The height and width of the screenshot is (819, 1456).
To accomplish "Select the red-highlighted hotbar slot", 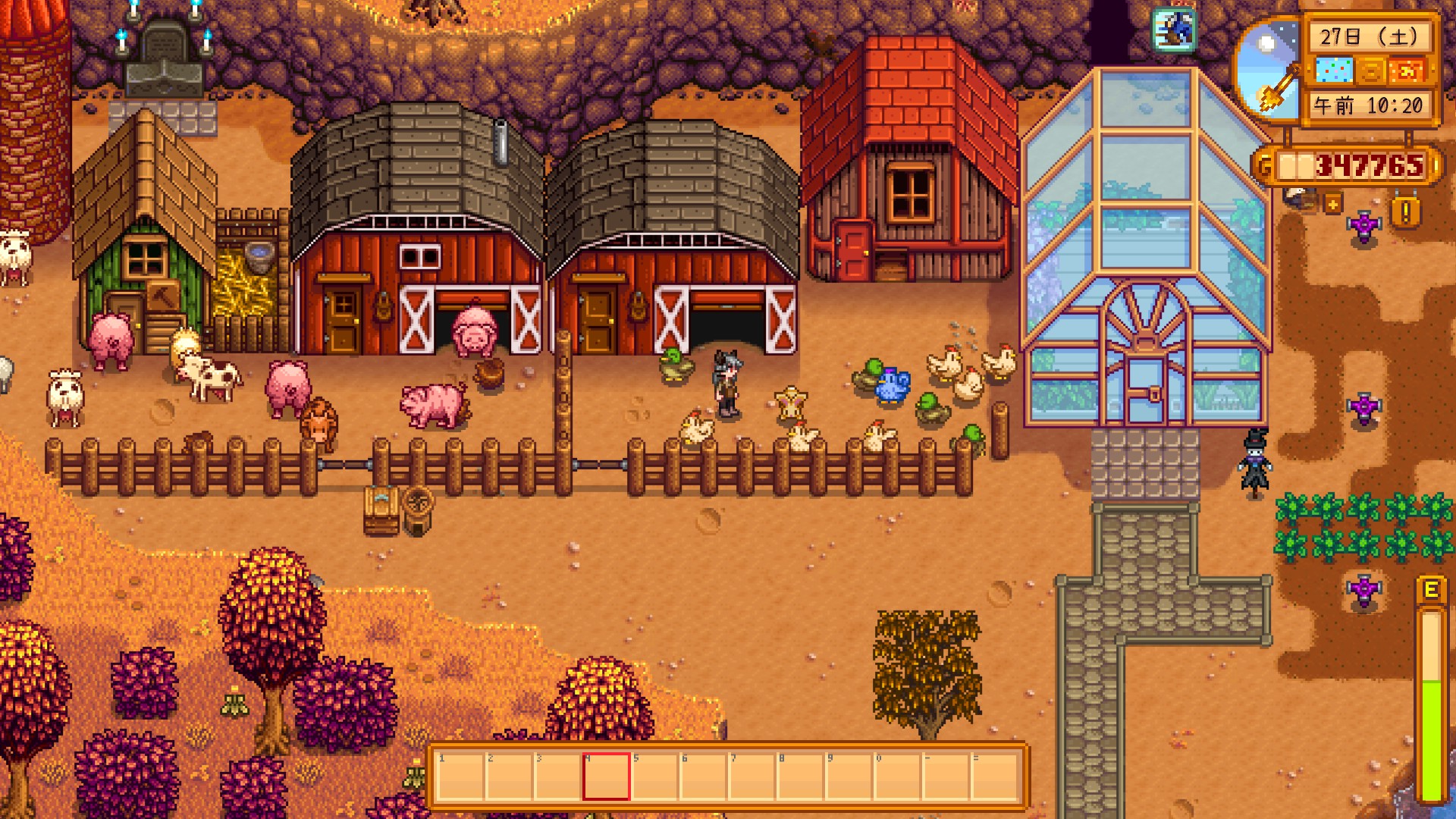I will pyautogui.click(x=606, y=776).
